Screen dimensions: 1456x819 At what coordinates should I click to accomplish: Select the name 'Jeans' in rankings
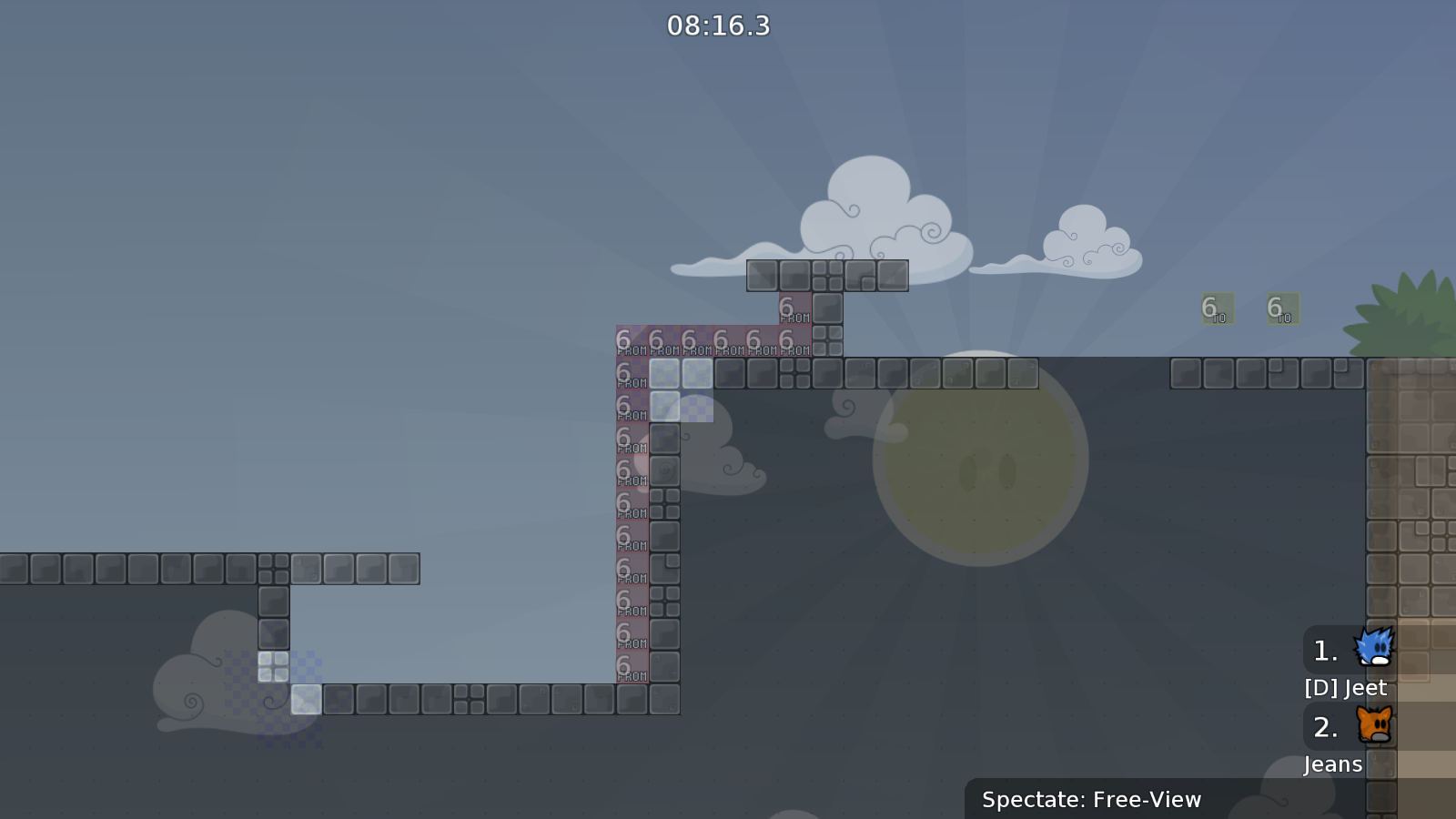tap(1332, 764)
